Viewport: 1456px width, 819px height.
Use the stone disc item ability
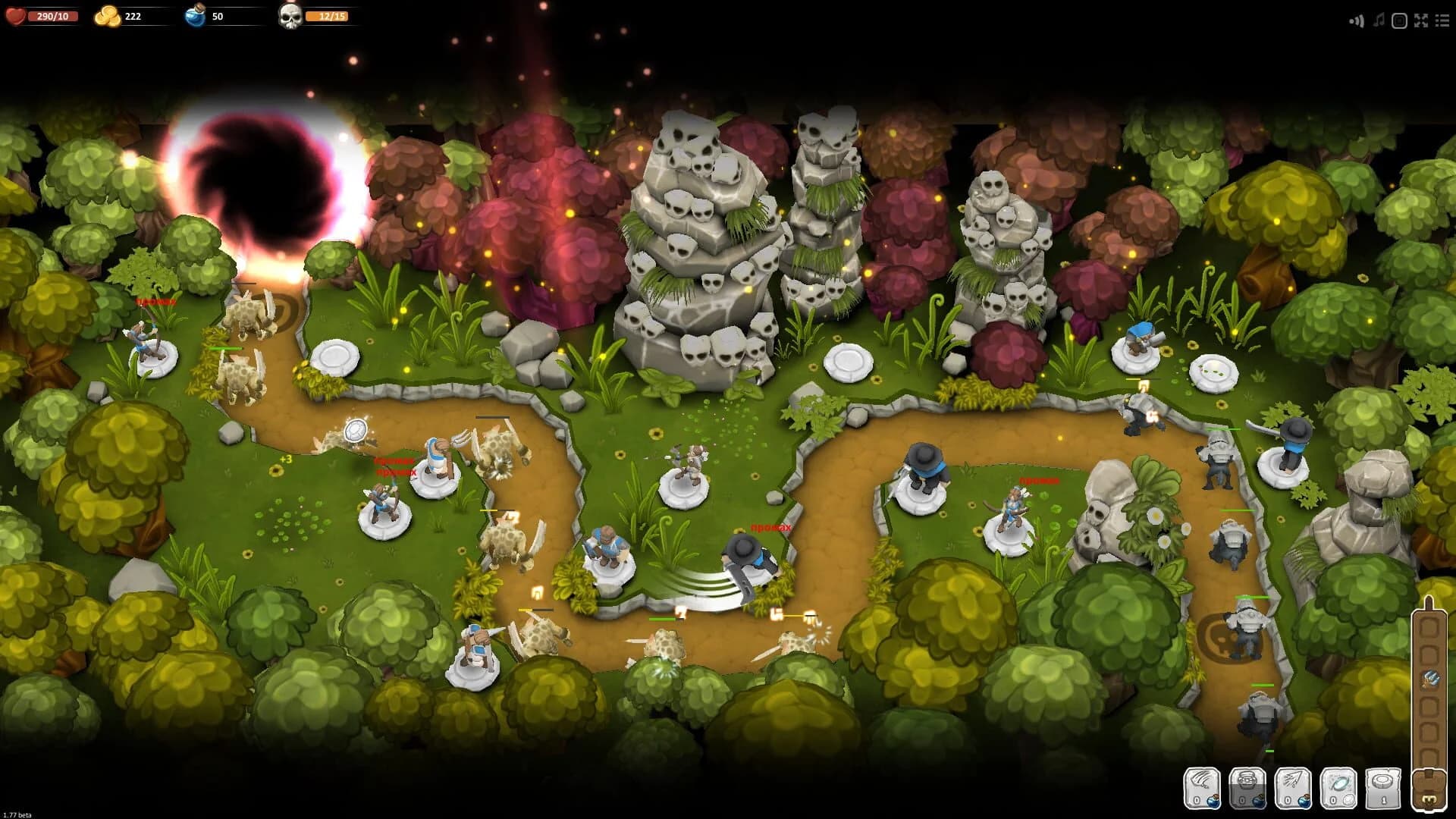click(x=1383, y=789)
